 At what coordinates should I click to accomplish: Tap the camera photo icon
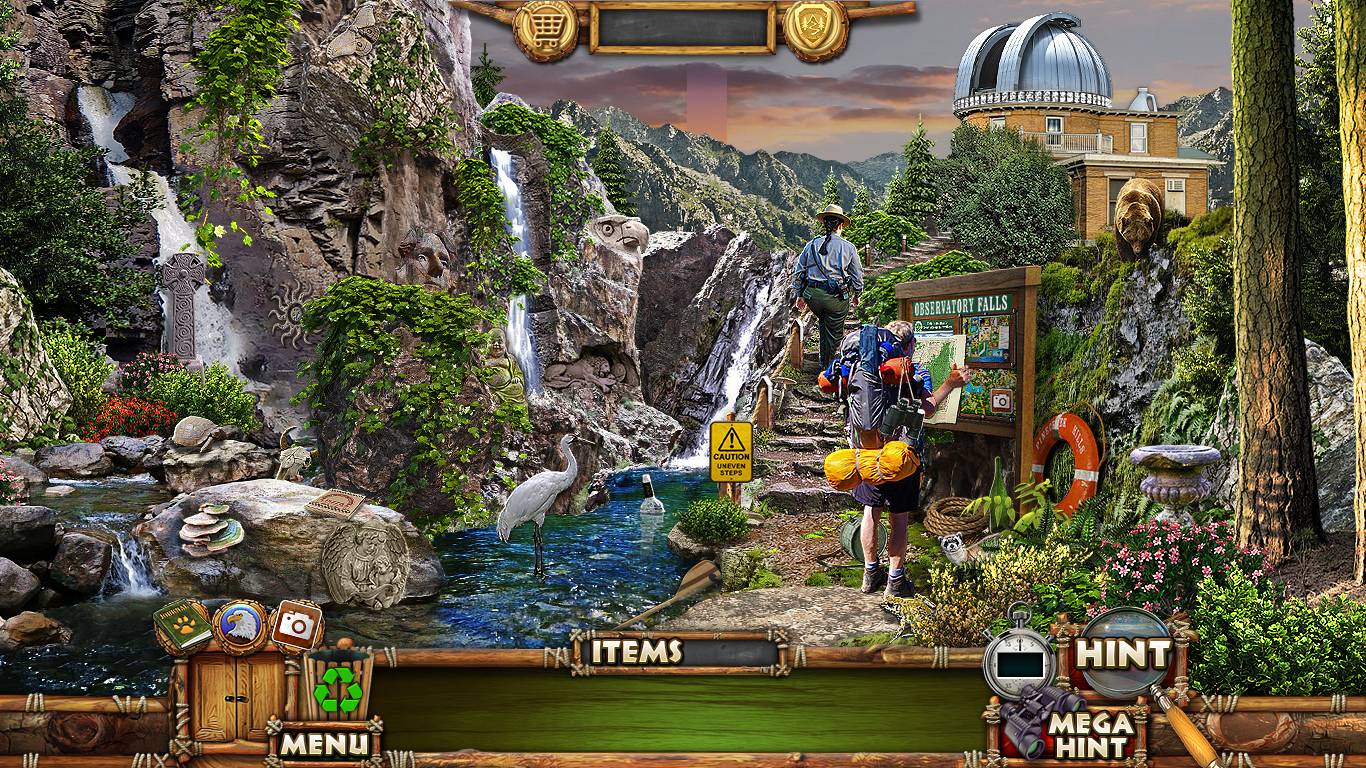tap(296, 626)
